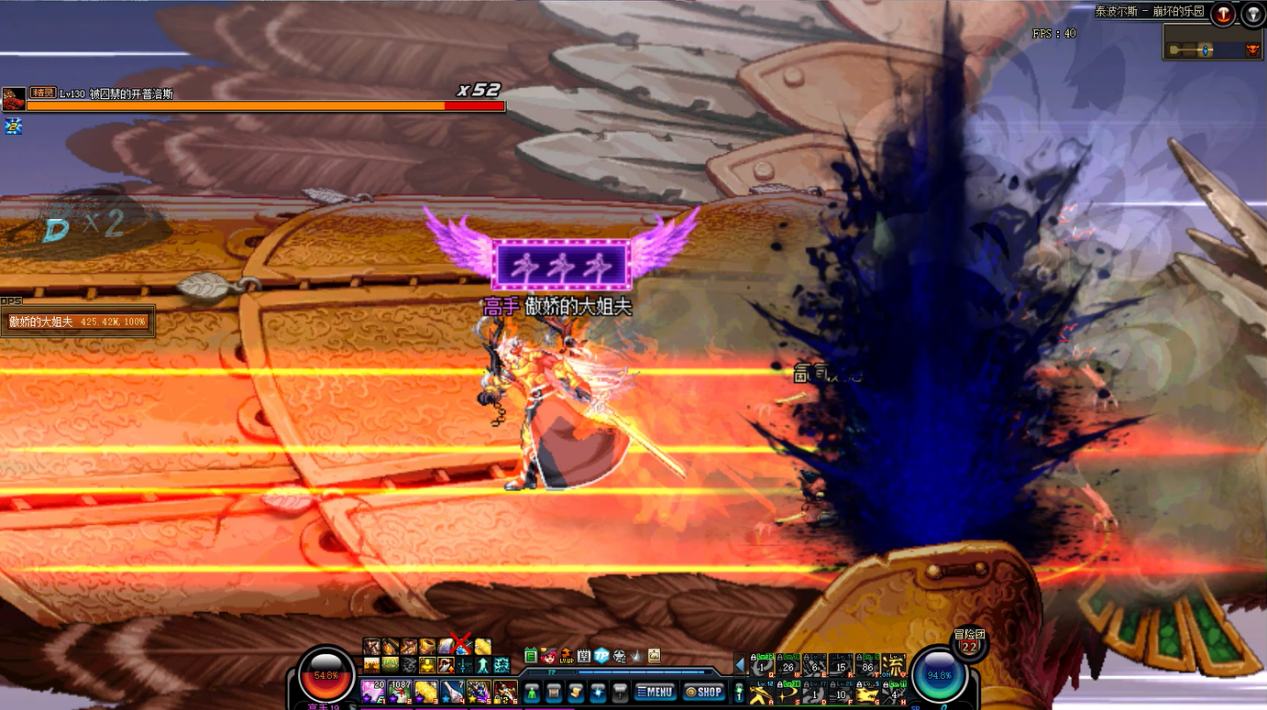
Task: Click the orange LV.UP icon
Action: click(566, 657)
